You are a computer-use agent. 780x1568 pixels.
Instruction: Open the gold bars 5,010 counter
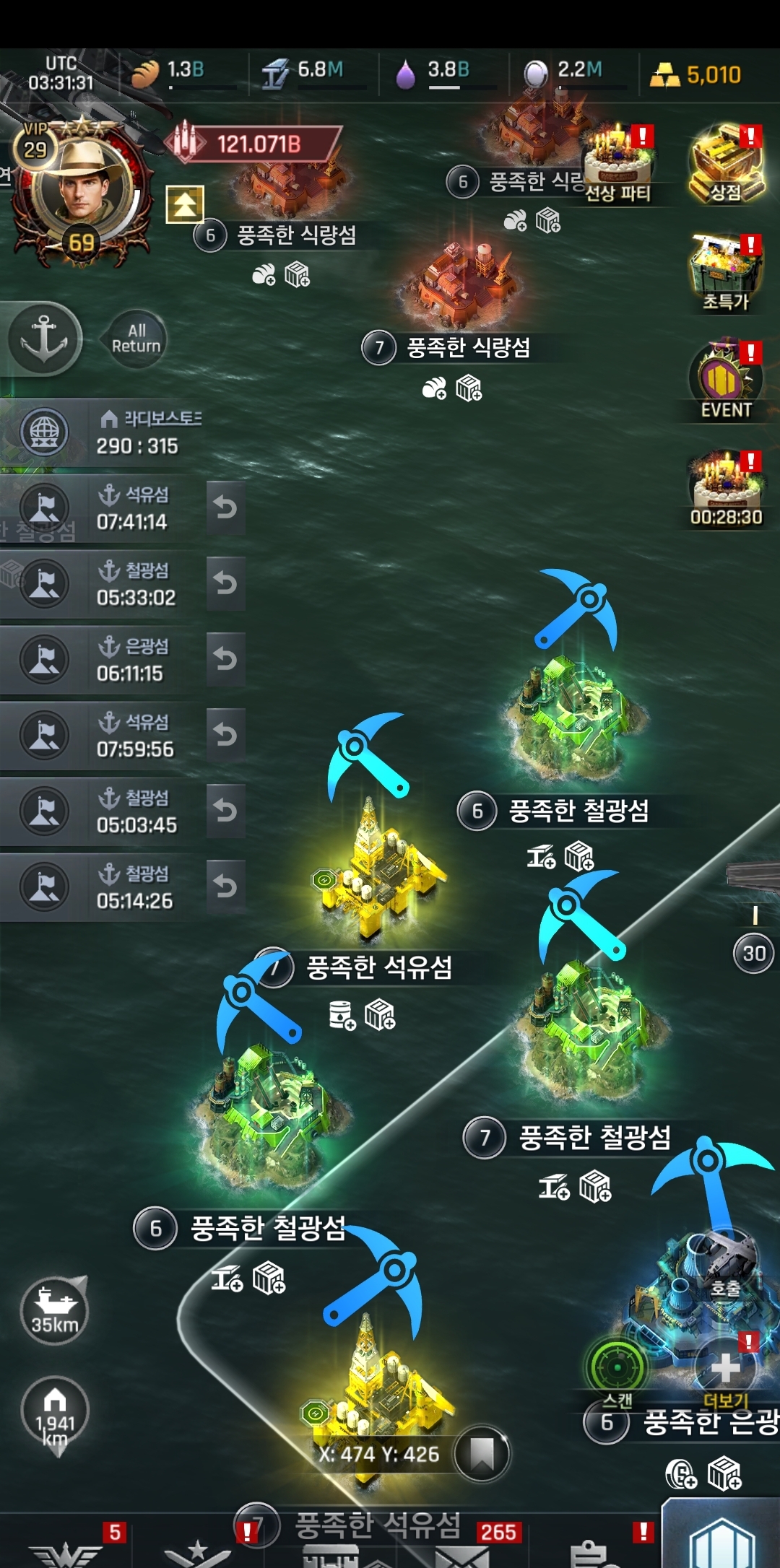[696, 74]
